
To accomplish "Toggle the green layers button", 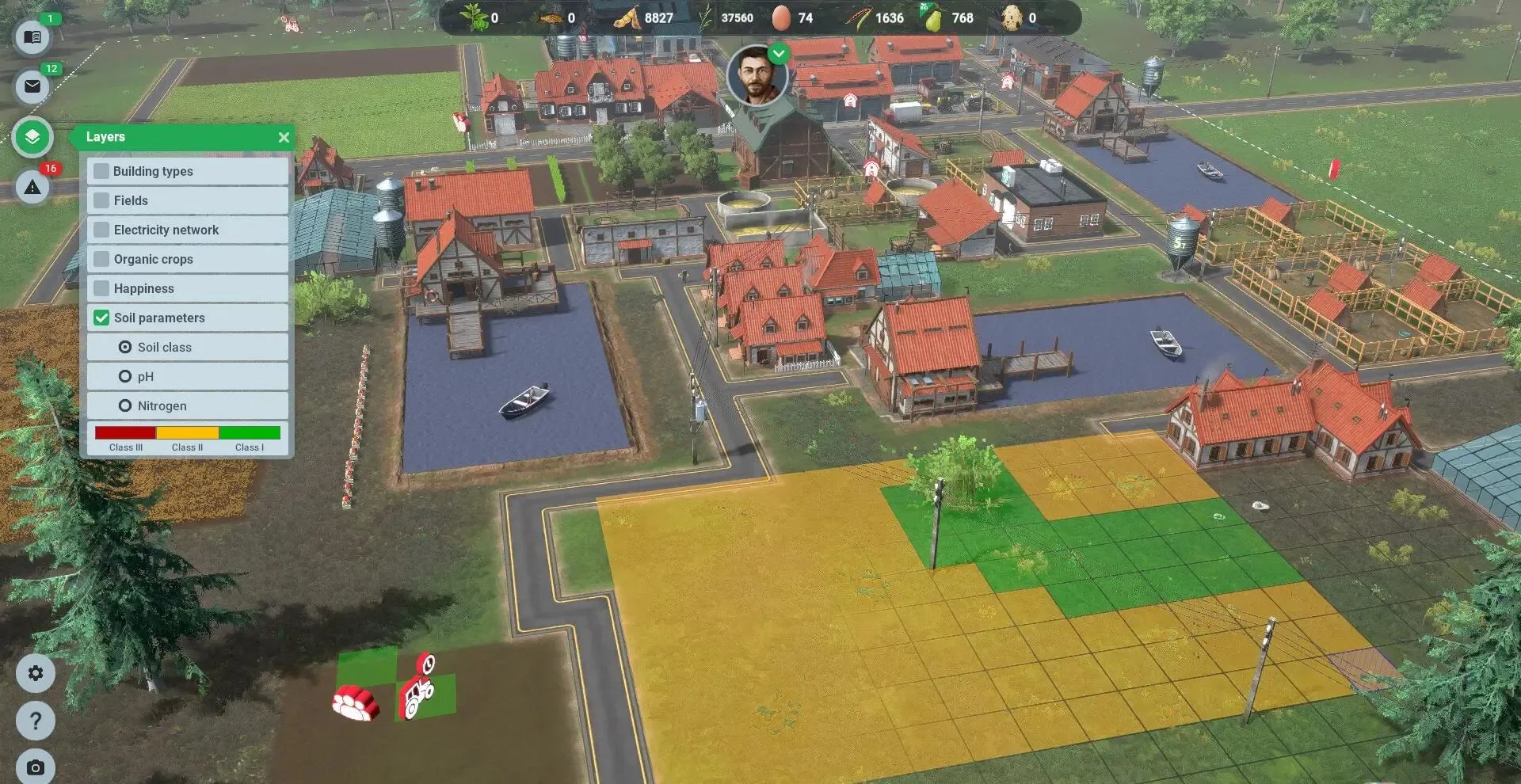I will pyautogui.click(x=32, y=137).
